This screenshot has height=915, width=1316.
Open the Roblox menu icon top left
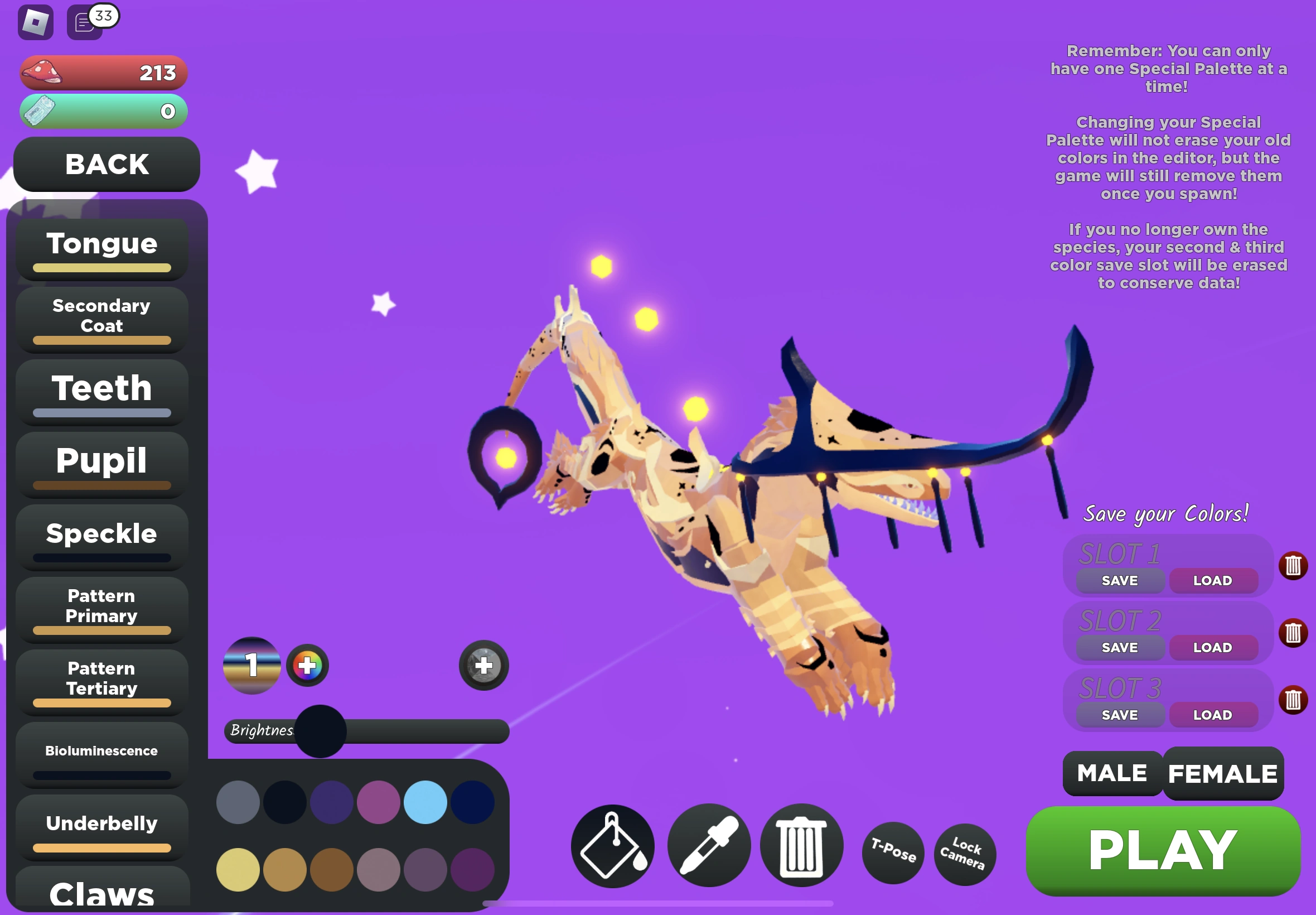coord(36,22)
